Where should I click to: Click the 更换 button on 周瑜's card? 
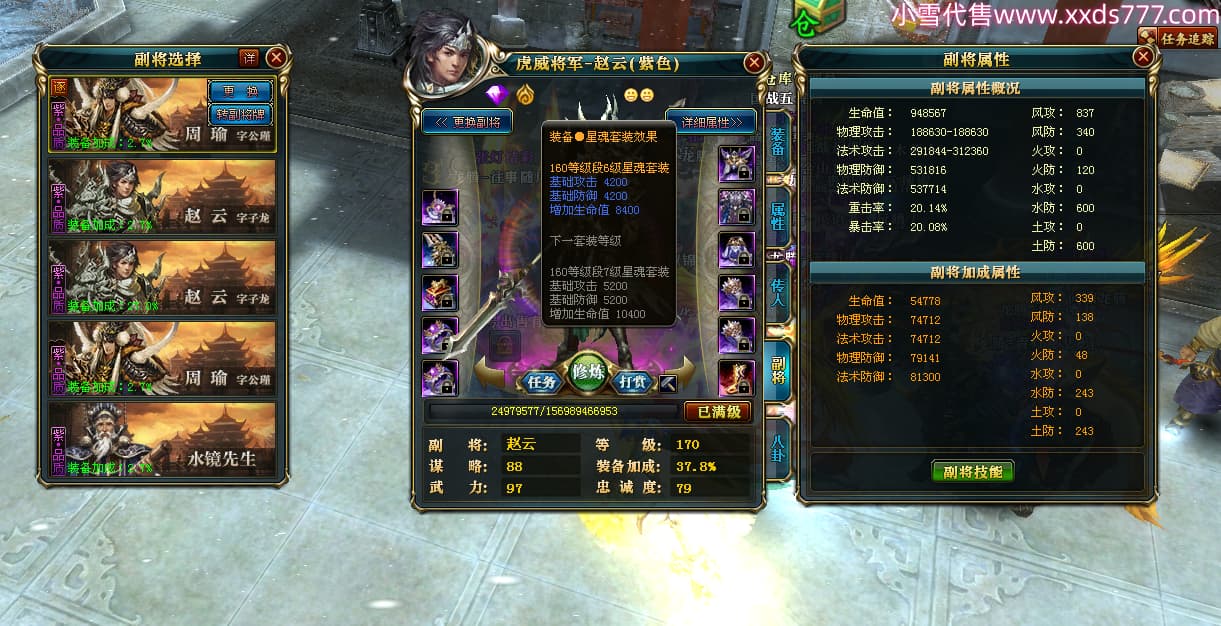tap(240, 91)
